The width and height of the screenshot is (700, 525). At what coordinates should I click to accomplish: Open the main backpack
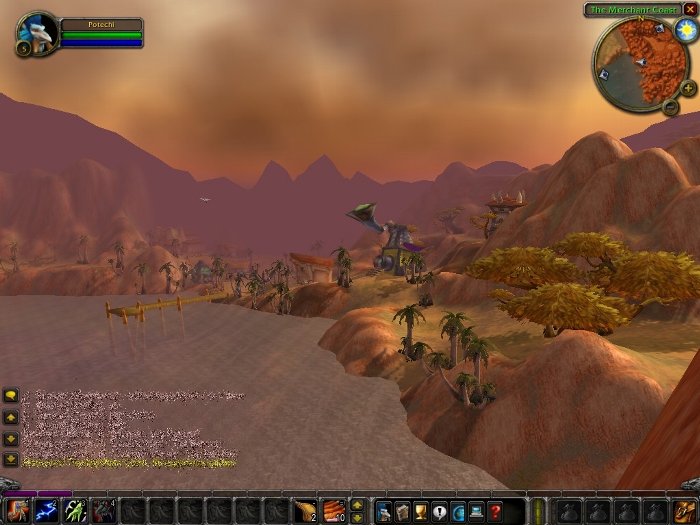click(684, 511)
